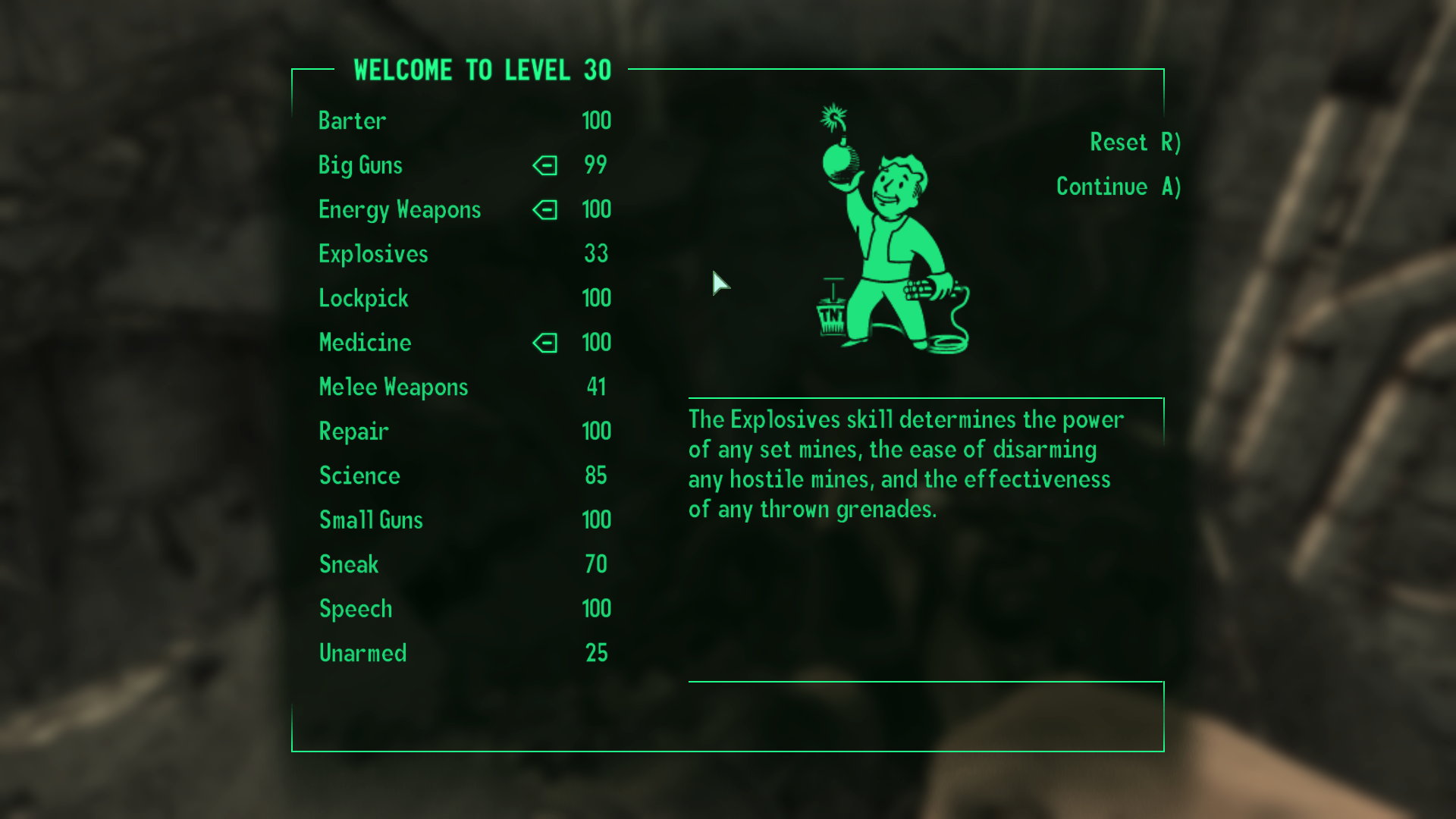Lower Energy Weapons with left arrow
The height and width of the screenshot is (819, 1456).
tap(545, 210)
